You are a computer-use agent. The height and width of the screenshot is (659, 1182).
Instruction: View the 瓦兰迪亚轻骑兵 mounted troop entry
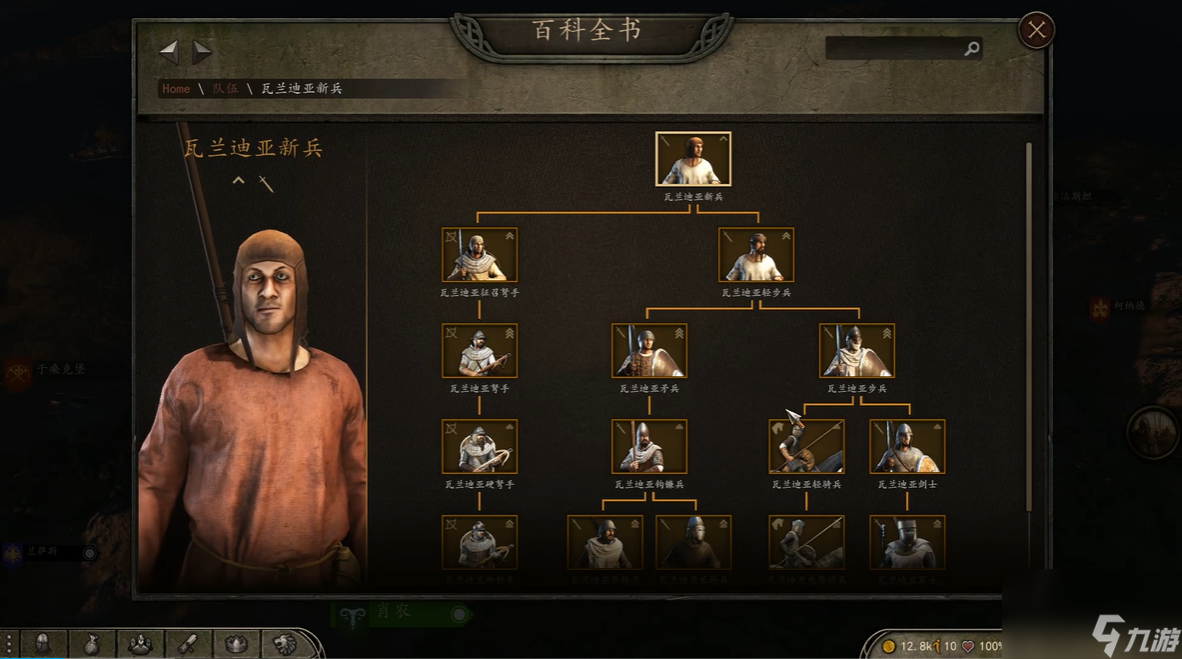(x=806, y=446)
